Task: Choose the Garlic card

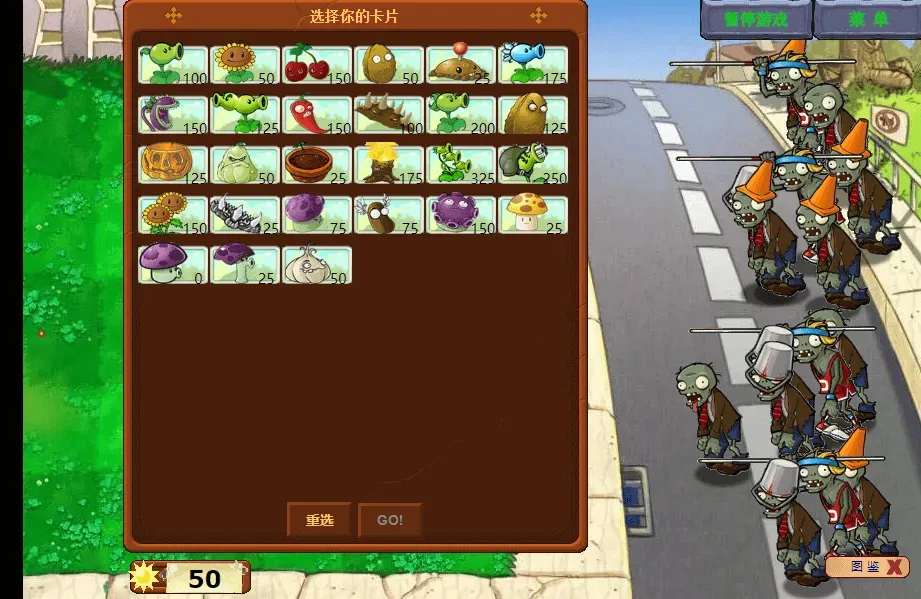Action: (x=317, y=265)
